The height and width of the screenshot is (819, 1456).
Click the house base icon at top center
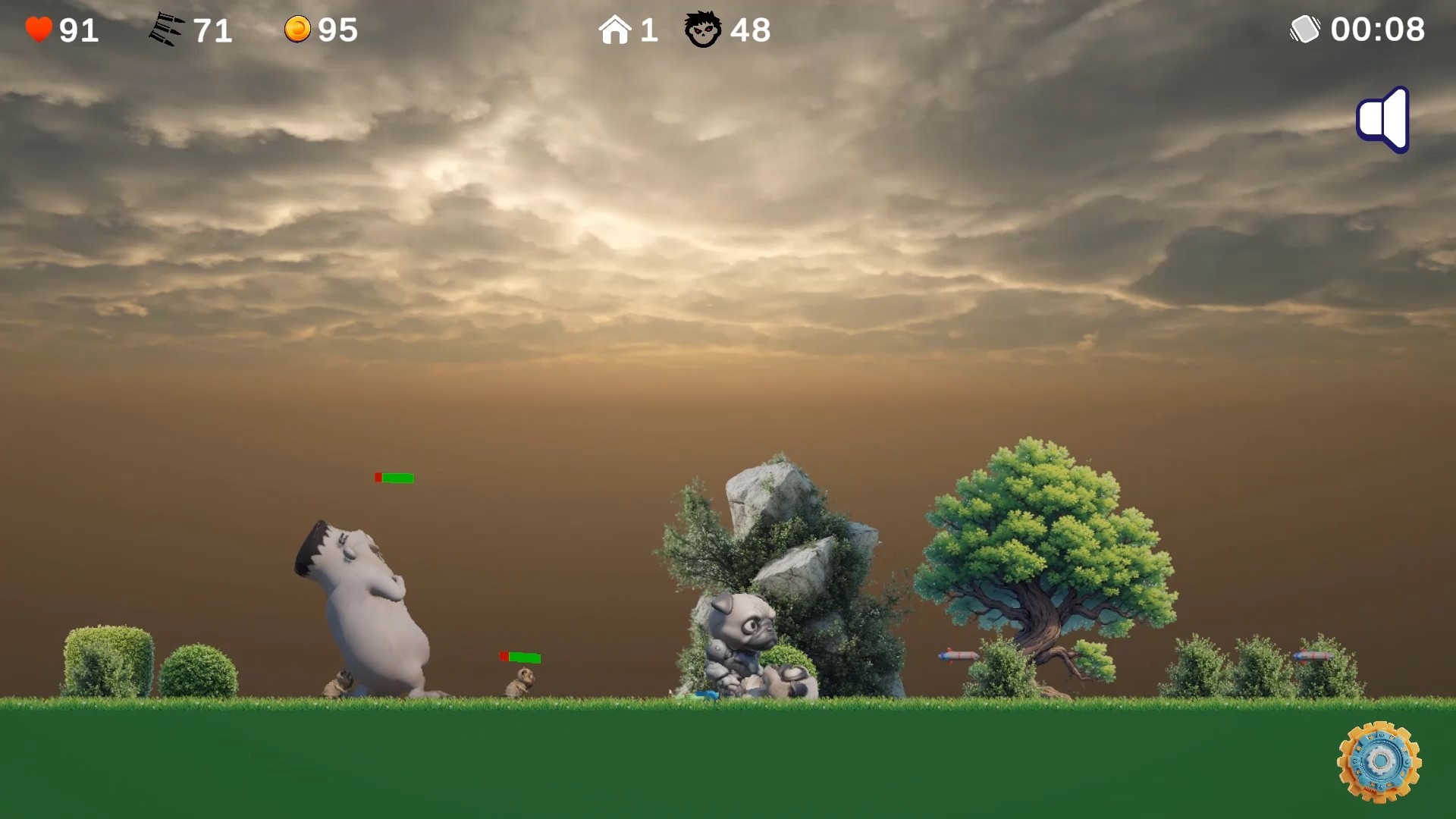pos(616,29)
